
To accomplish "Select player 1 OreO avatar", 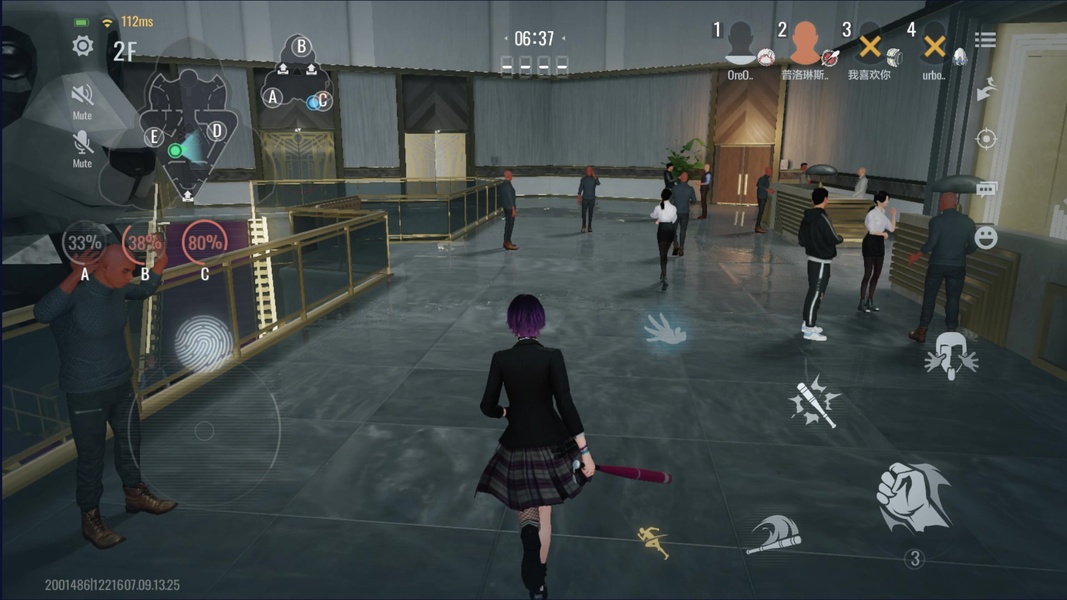I will click(741, 44).
